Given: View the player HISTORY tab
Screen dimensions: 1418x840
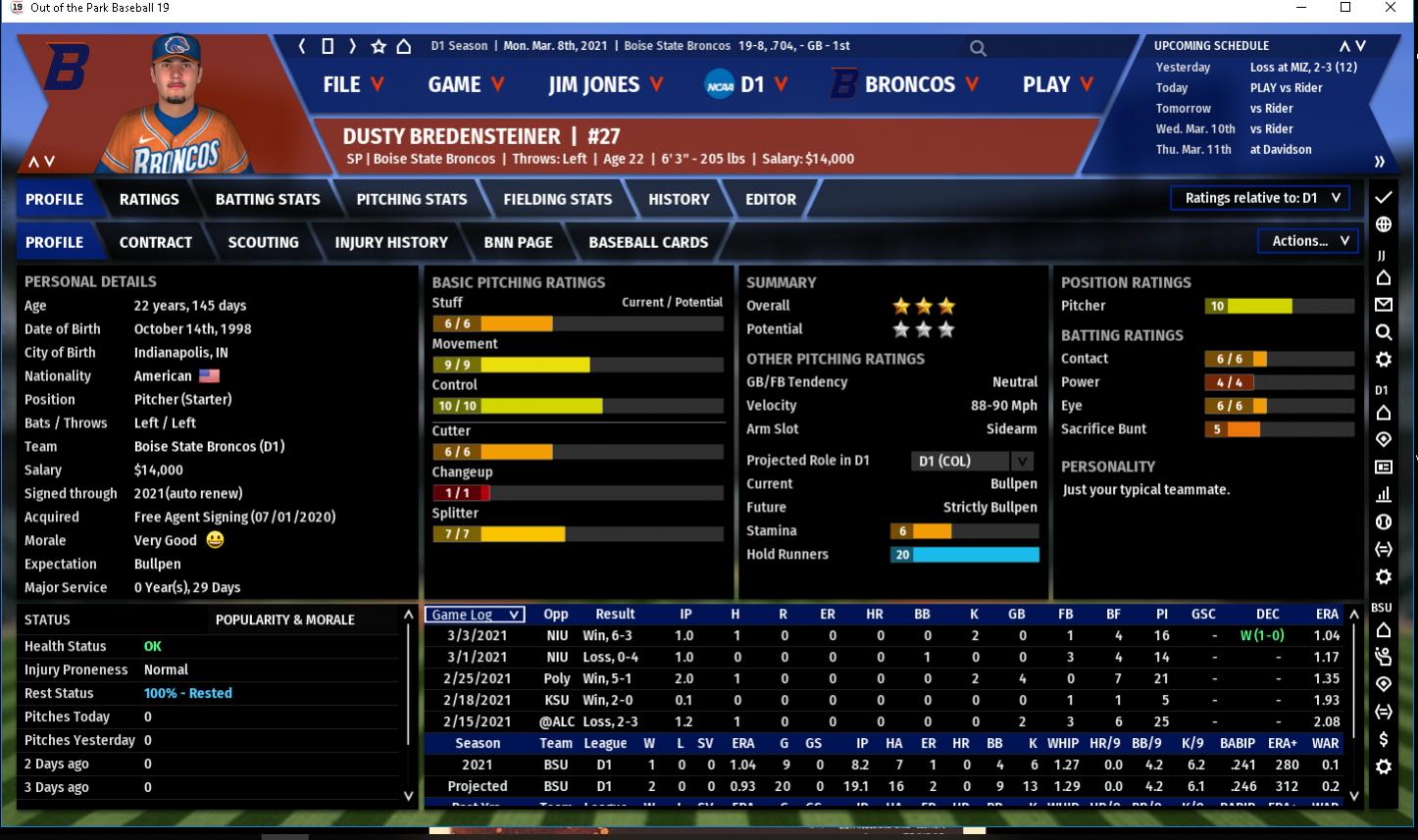Looking at the screenshot, I should (x=679, y=199).
